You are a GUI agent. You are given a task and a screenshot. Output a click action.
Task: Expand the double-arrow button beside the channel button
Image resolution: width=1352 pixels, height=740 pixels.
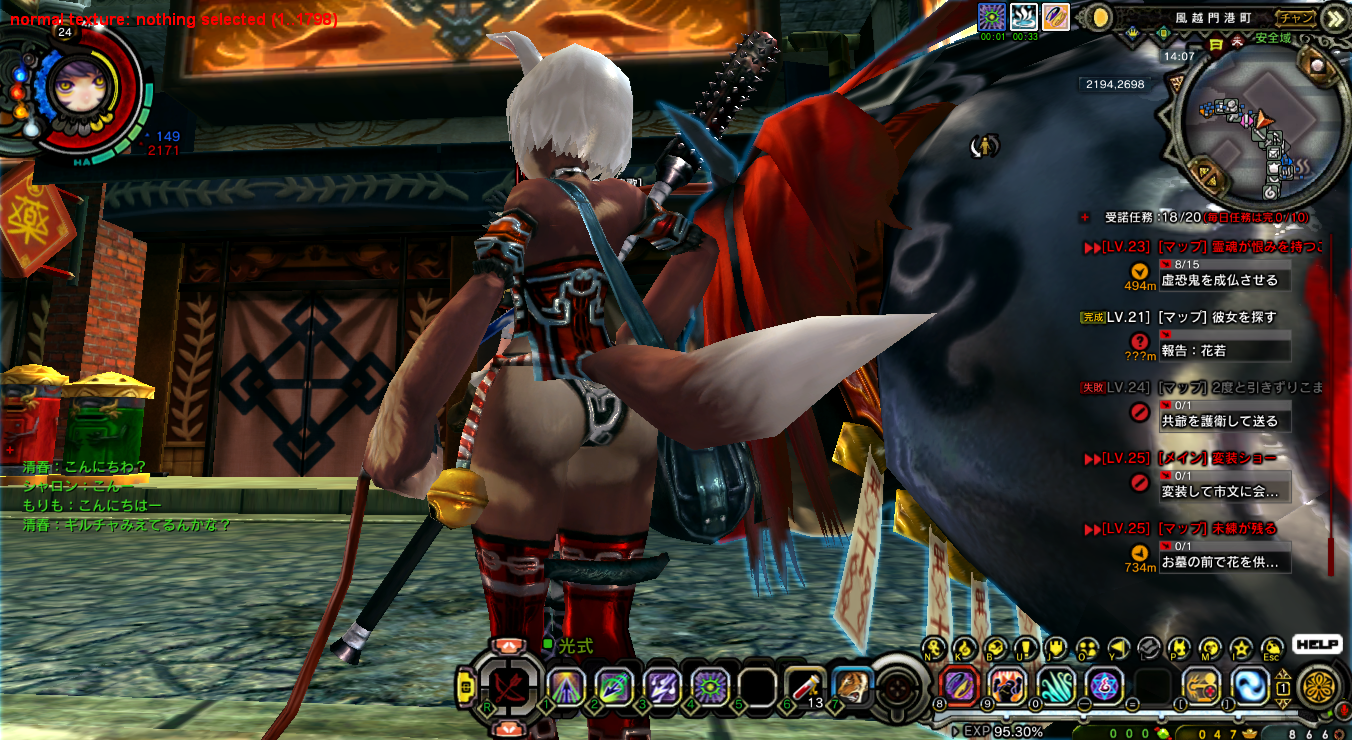tap(1334, 18)
